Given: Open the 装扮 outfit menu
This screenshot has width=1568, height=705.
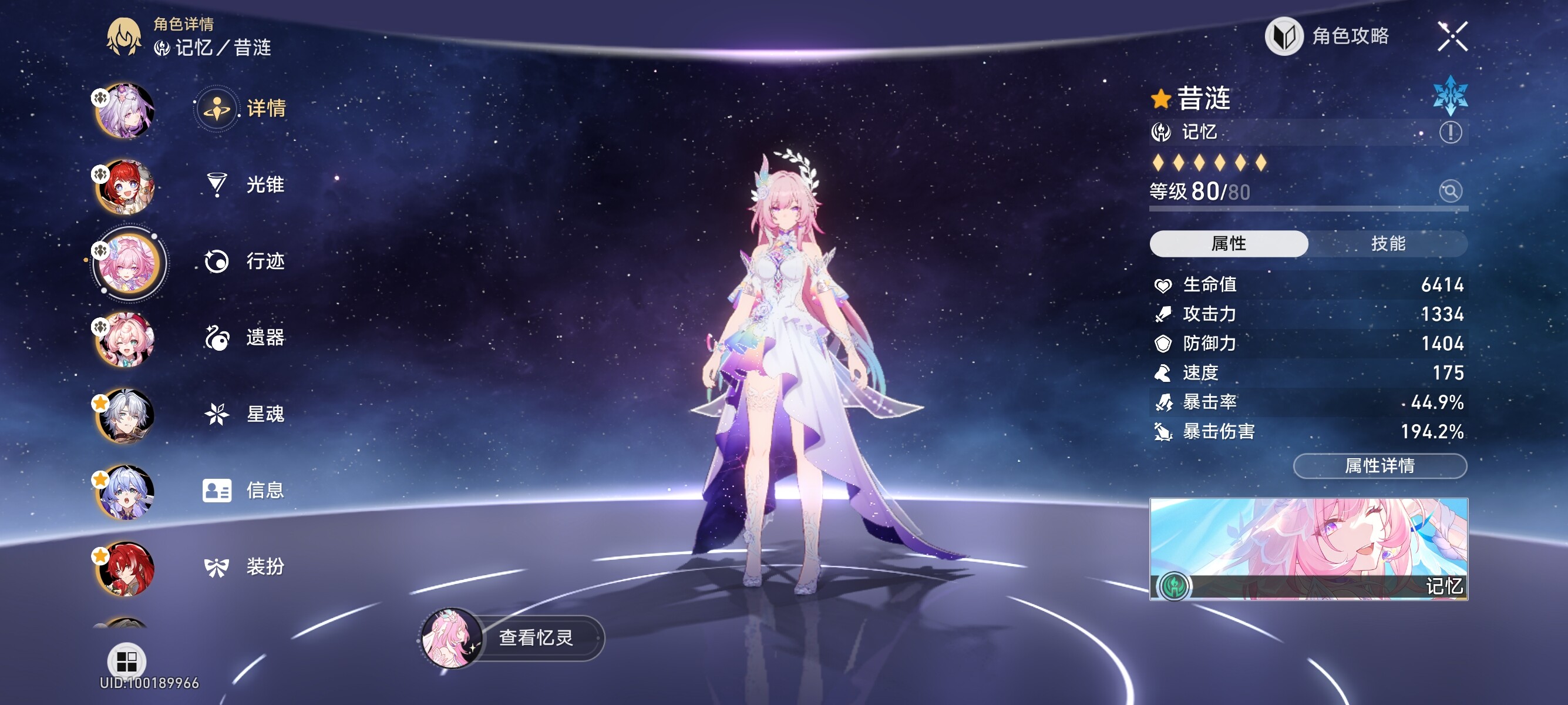Looking at the screenshot, I should [244, 567].
